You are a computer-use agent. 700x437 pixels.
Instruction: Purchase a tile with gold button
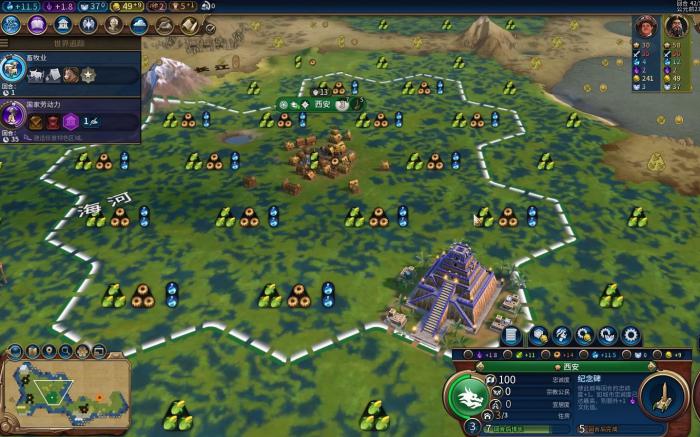click(x=539, y=335)
